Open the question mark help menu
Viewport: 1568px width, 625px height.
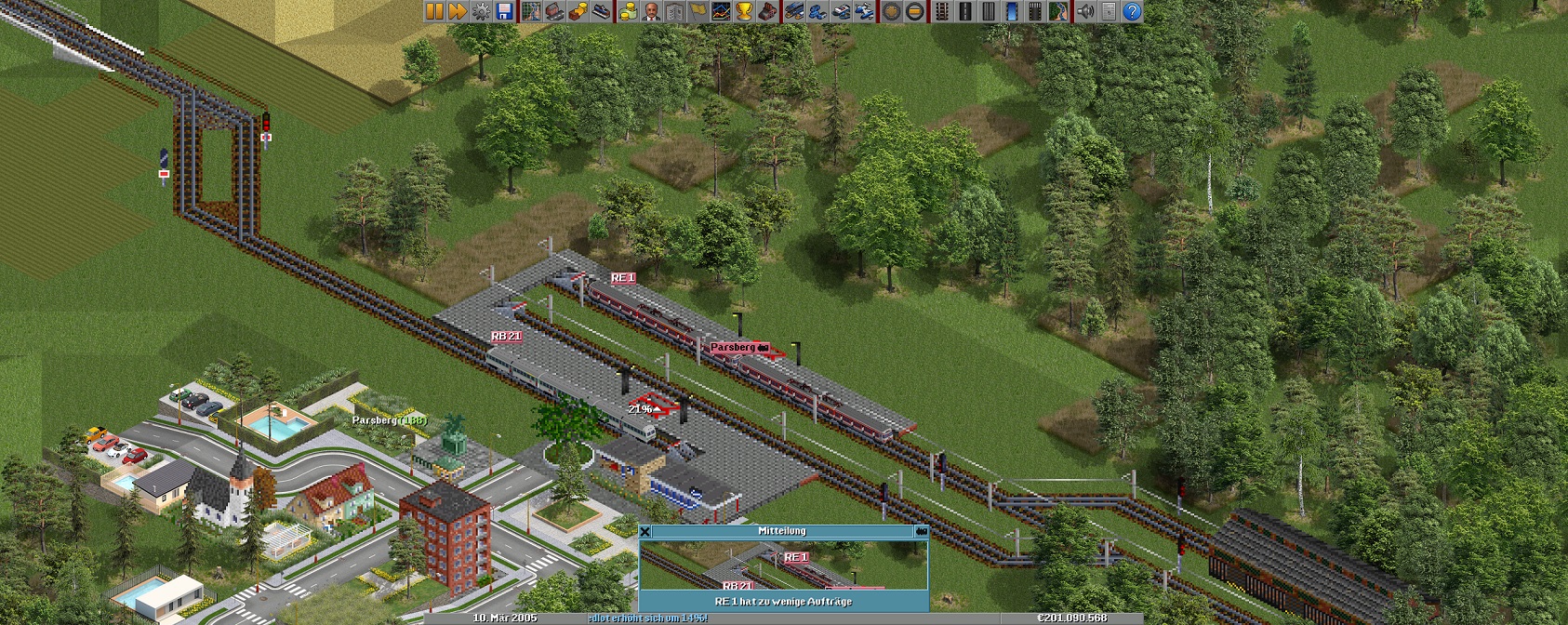[1132, 11]
